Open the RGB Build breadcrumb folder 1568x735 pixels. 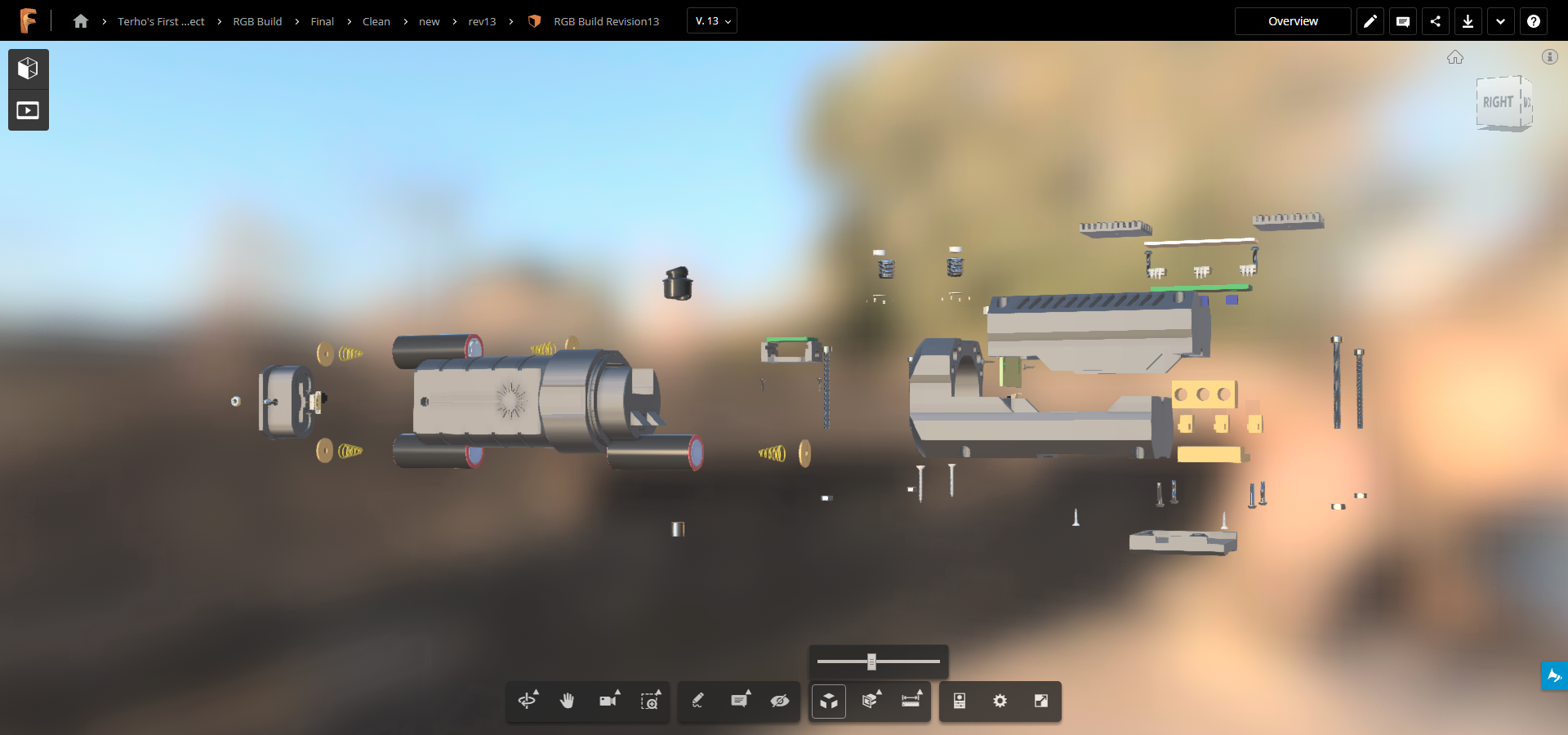click(257, 21)
